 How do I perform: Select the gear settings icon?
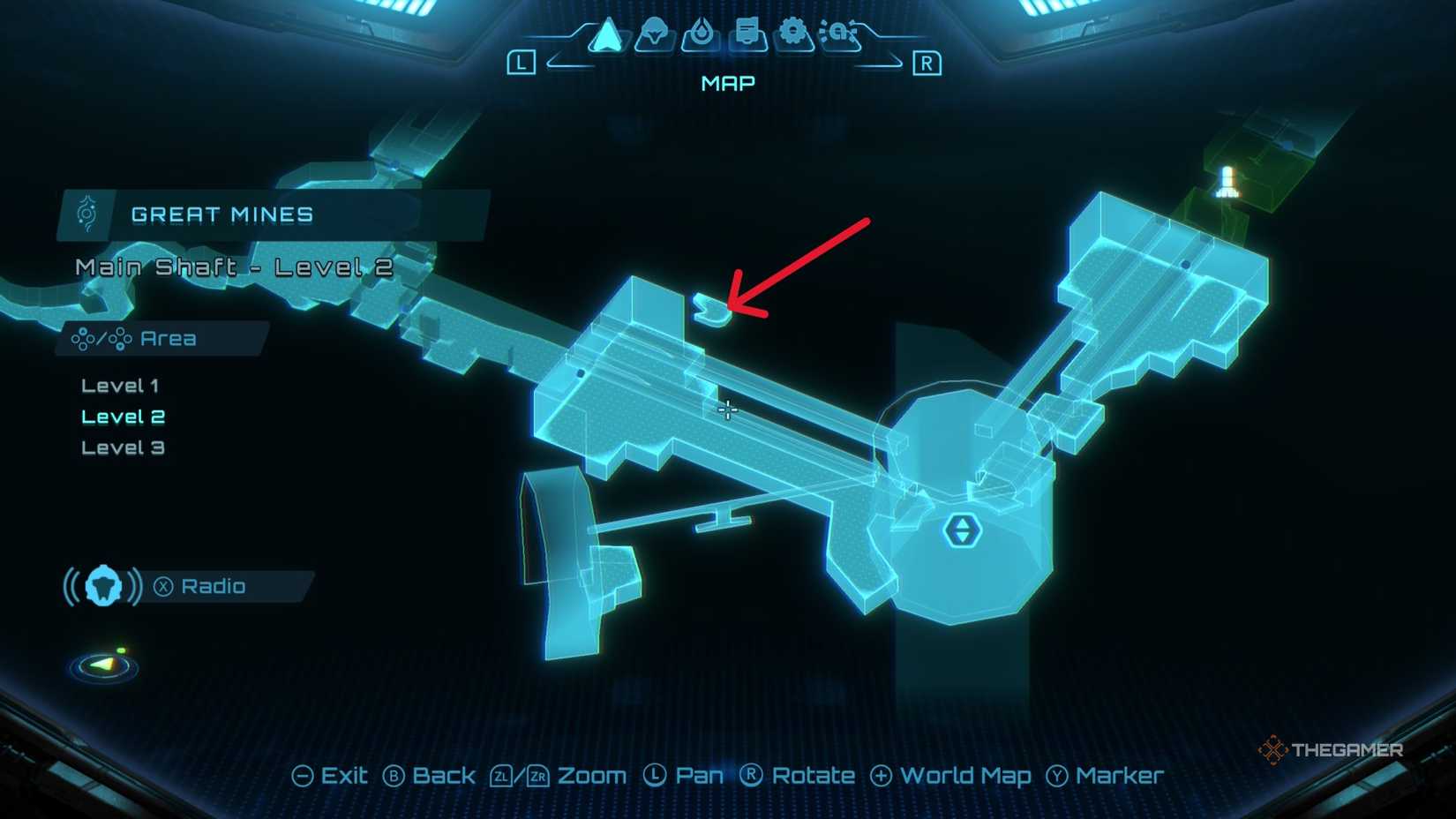[x=792, y=32]
